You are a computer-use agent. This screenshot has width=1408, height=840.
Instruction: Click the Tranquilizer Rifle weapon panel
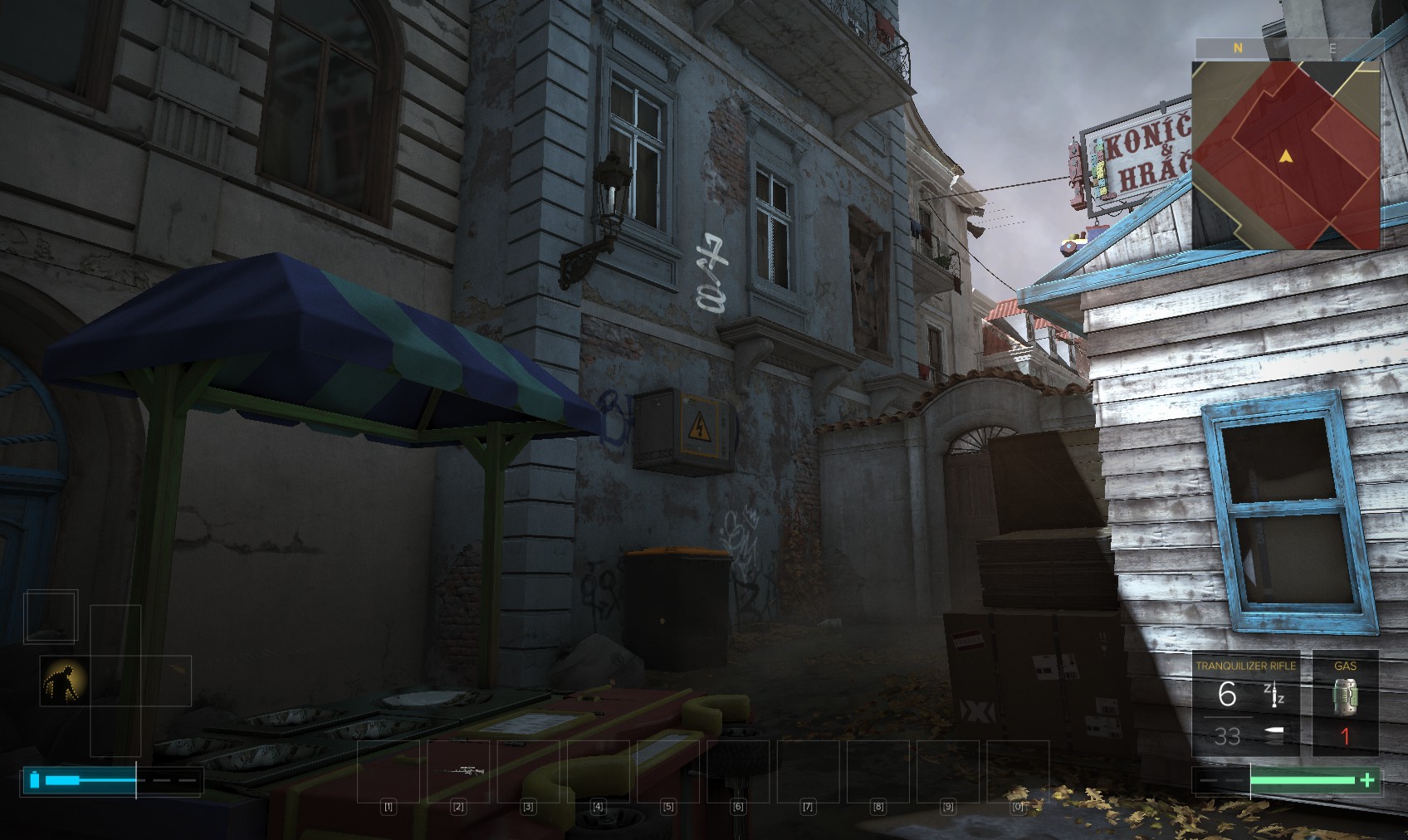pos(1245,704)
